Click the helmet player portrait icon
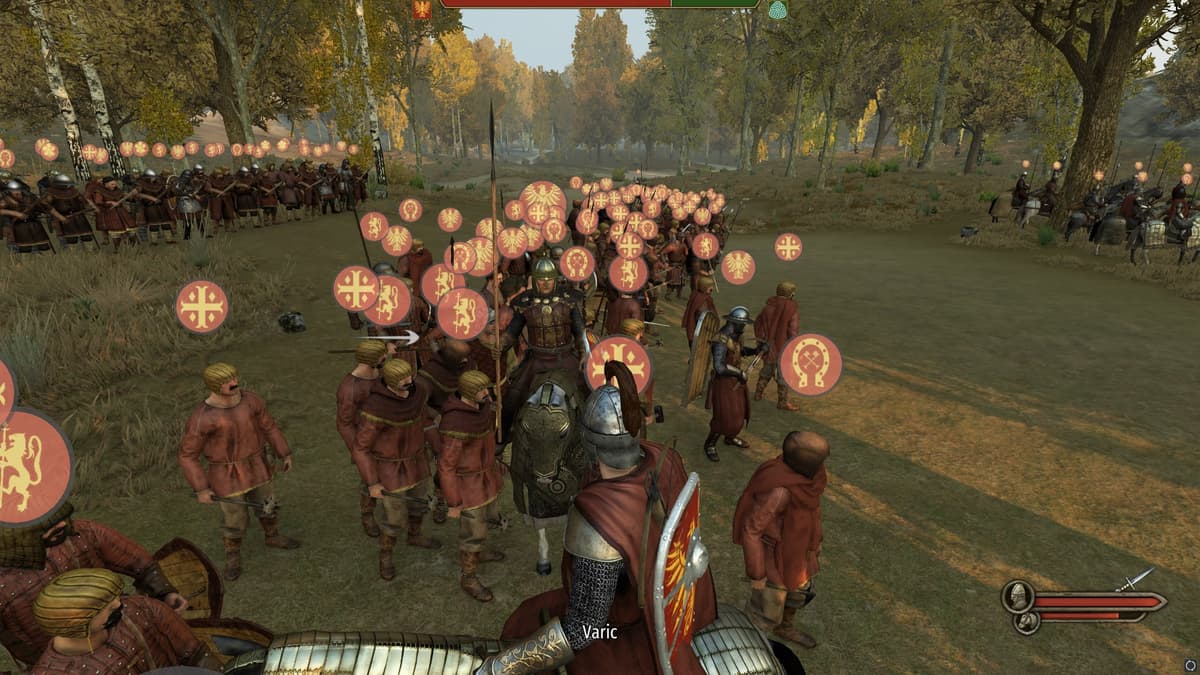 pos(1018,597)
